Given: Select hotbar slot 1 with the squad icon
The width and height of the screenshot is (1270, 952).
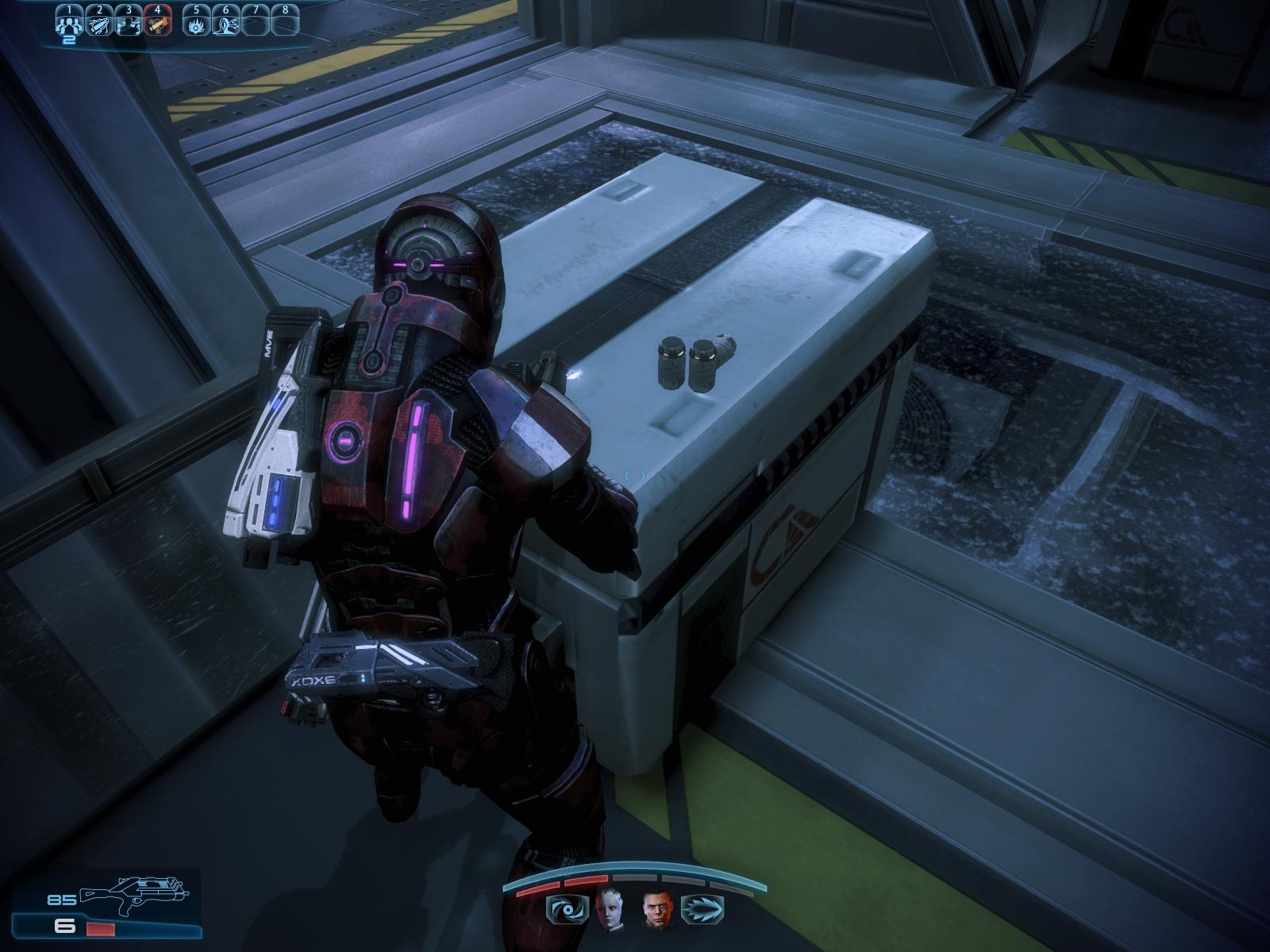Looking at the screenshot, I should (x=70, y=25).
